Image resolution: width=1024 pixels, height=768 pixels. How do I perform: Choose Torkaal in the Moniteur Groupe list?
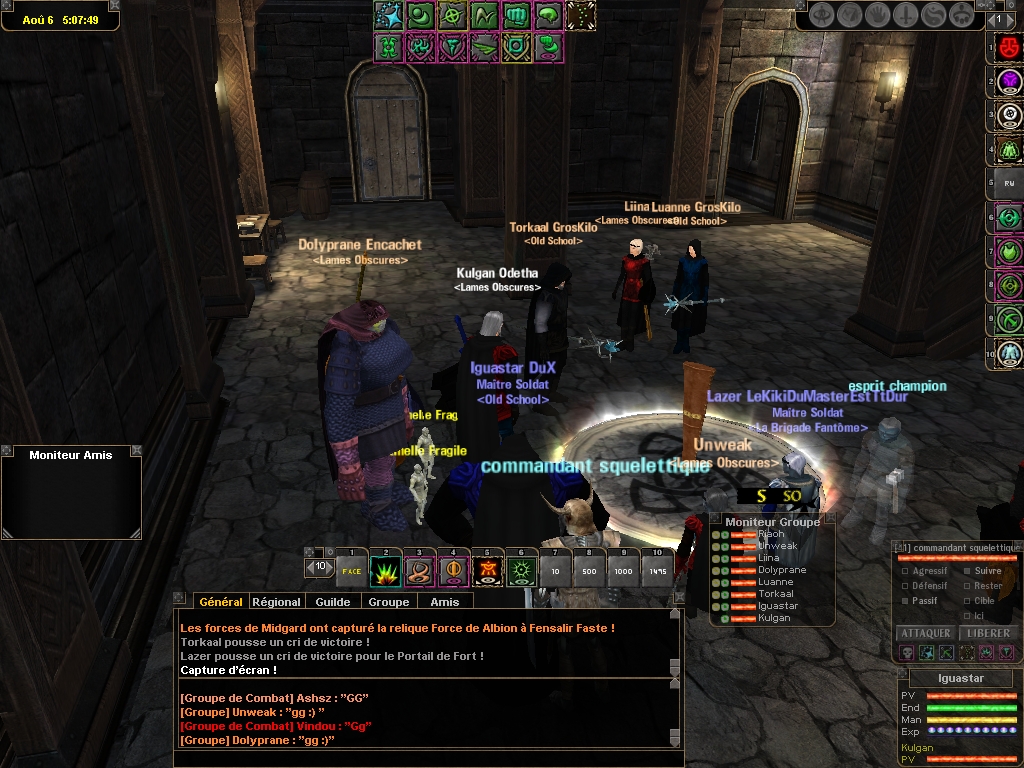tap(776, 594)
